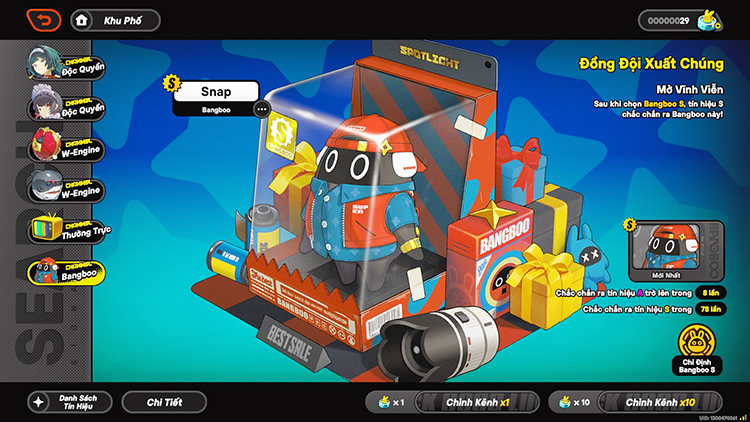Viewport: 750px width, 422px height.
Task: Click the Bangboo ticket currency icon
Action: coord(711,19)
